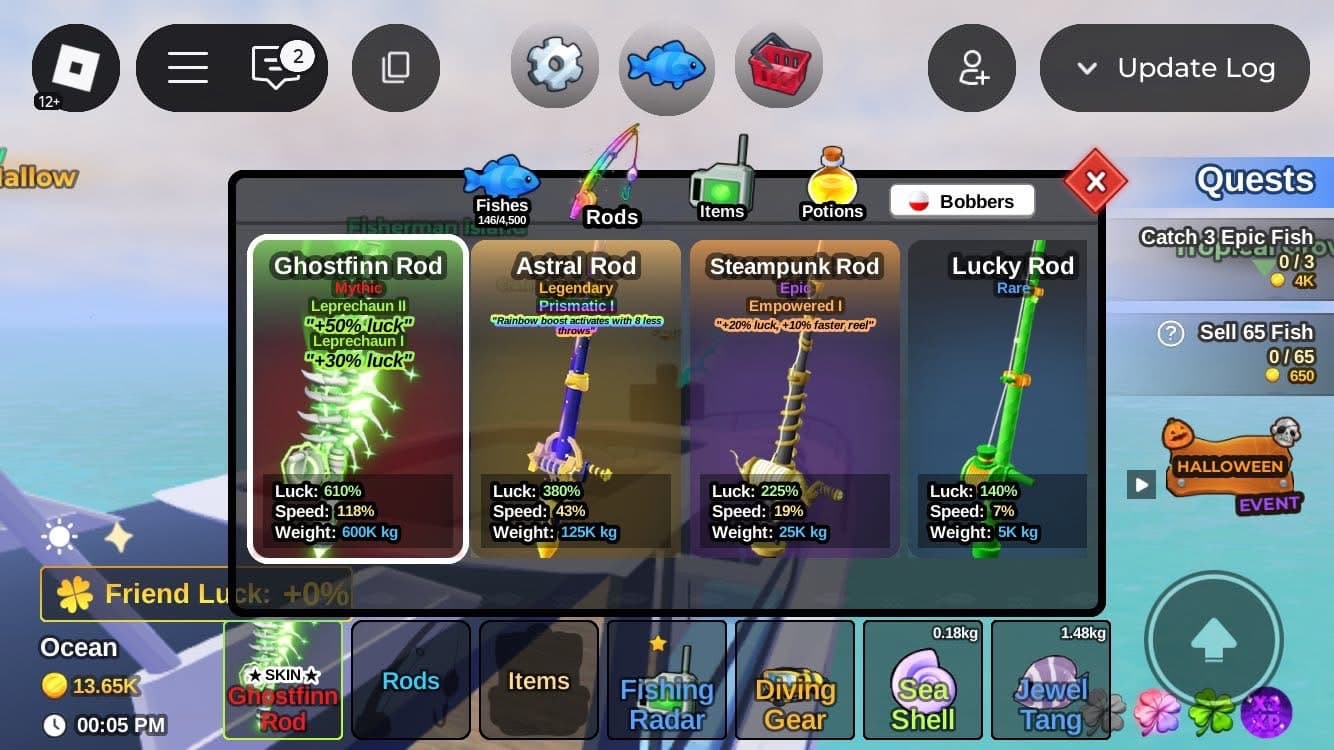Choose the Astral Rod card
This screenshot has height=750, width=1334.
click(576, 400)
